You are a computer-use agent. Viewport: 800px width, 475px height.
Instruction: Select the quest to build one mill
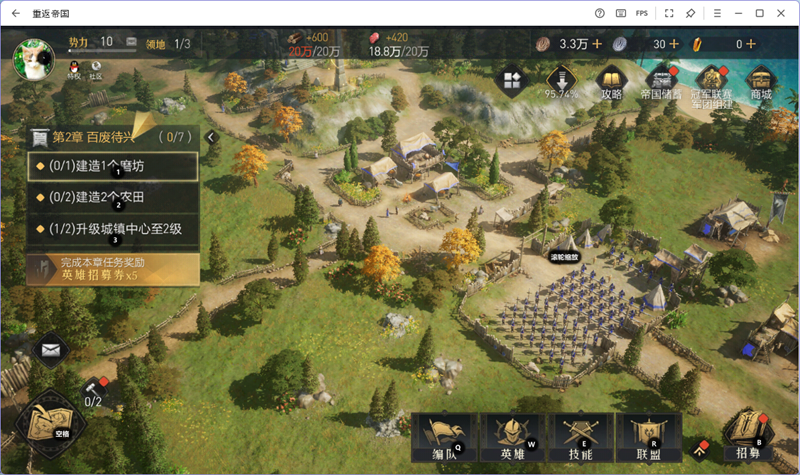[x=112, y=165]
